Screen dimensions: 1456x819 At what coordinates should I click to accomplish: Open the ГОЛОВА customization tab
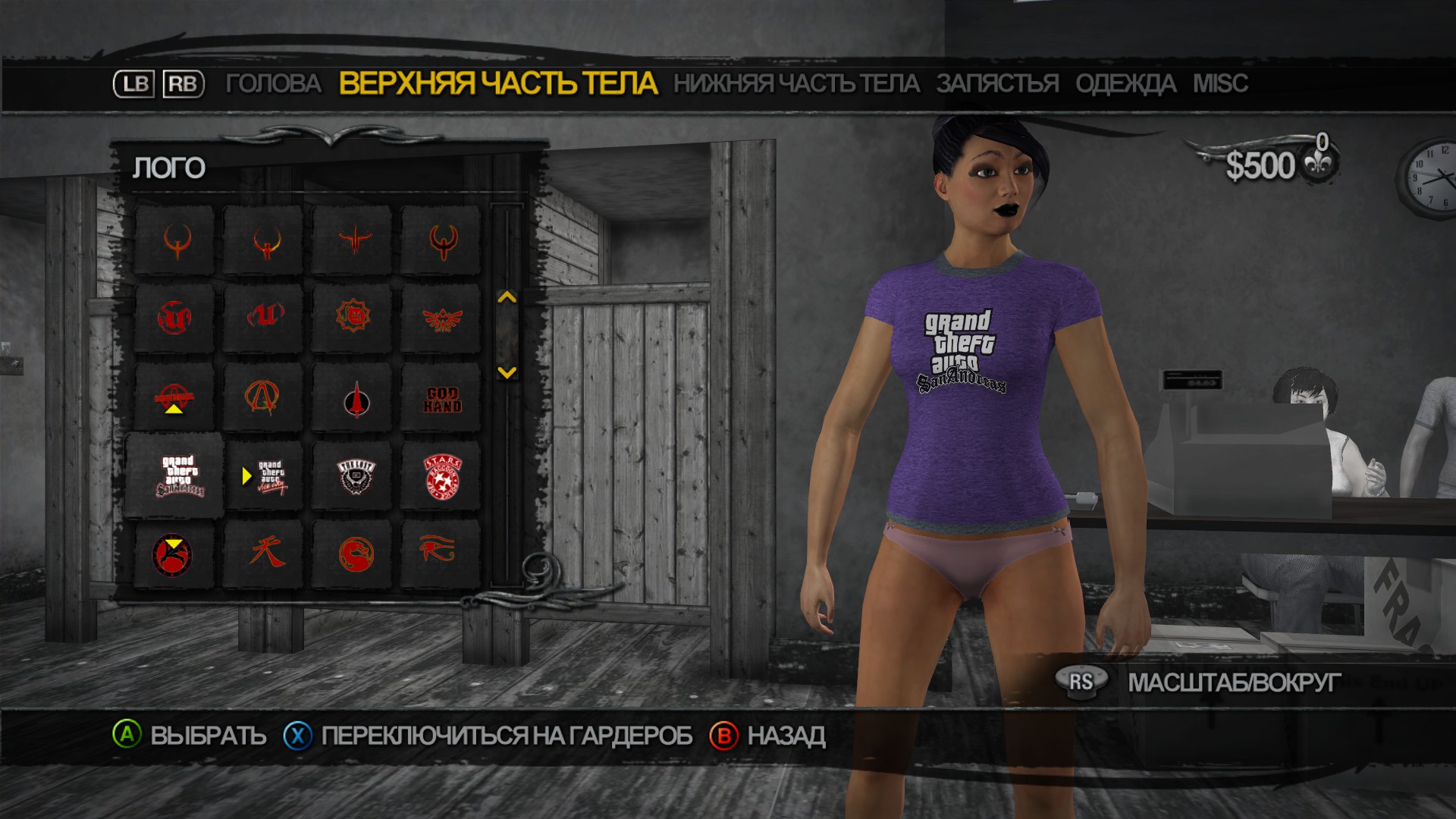tap(275, 85)
